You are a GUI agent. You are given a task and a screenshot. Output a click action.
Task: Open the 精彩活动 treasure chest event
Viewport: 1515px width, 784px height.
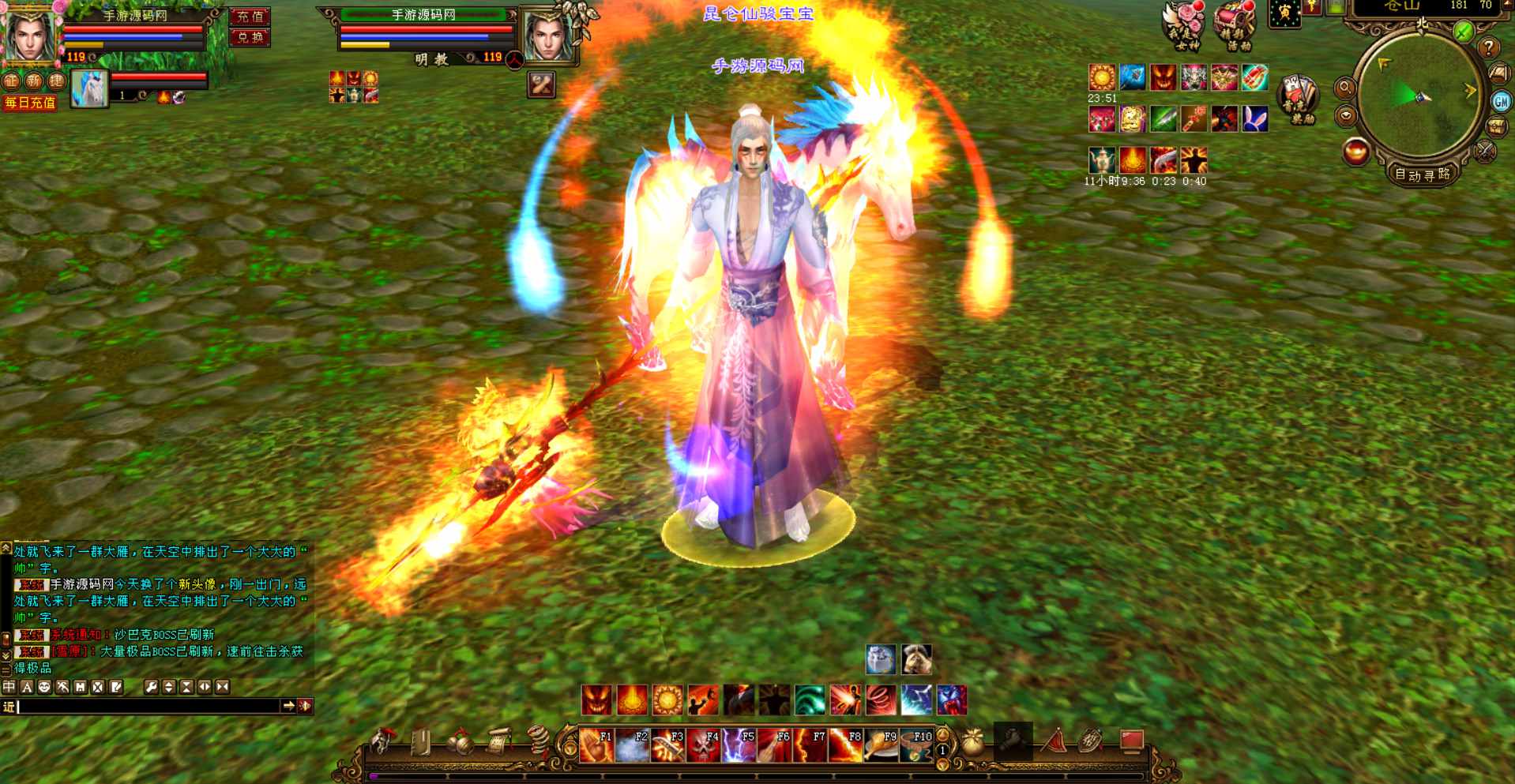[x=1235, y=26]
